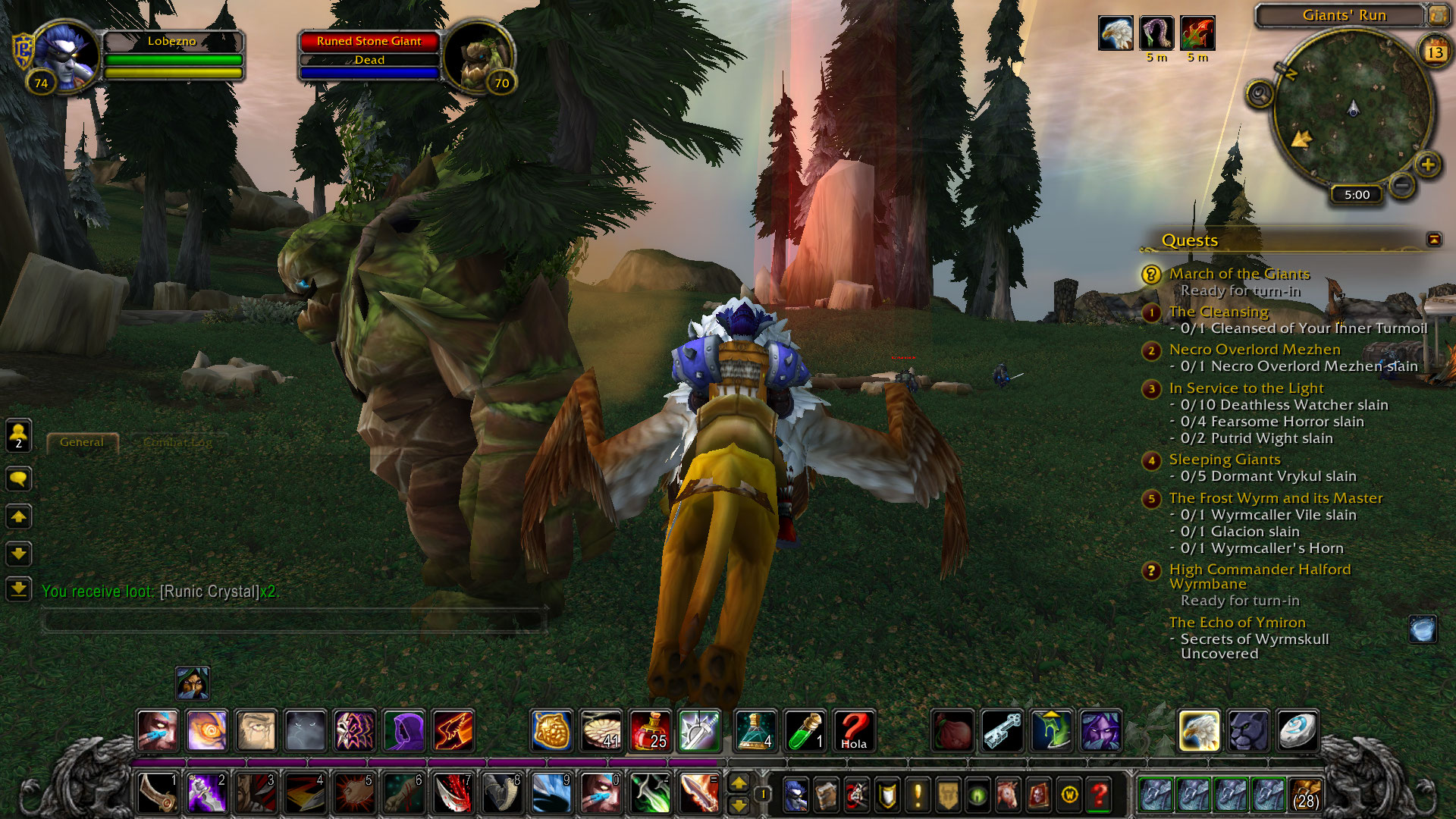Image resolution: width=1456 pixels, height=819 pixels.
Task: Zoom out the minimap with the minus button
Action: [1402, 185]
